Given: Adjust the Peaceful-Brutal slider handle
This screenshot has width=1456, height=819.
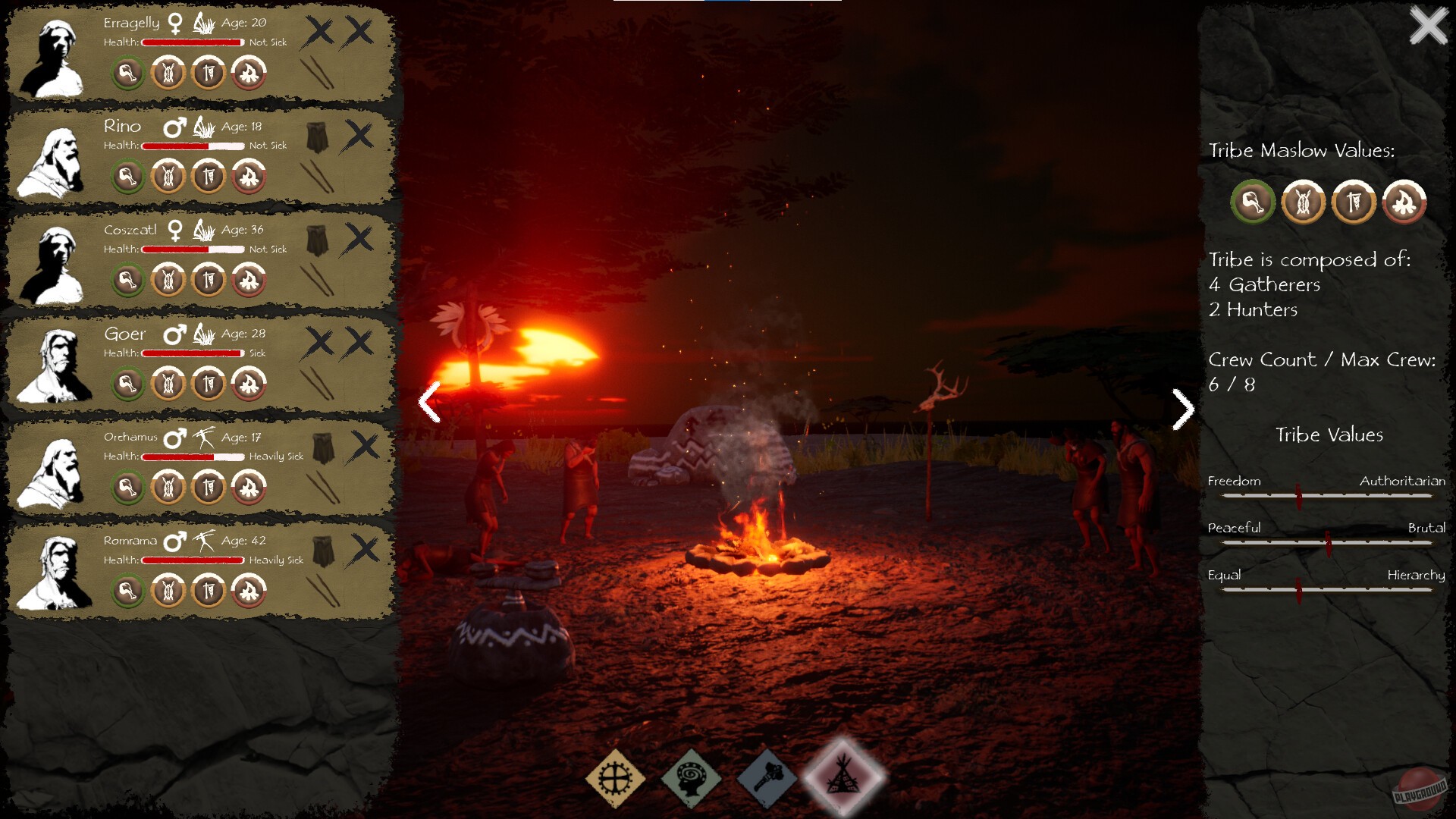Looking at the screenshot, I should pyautogui.click(x=1328, y=544).
